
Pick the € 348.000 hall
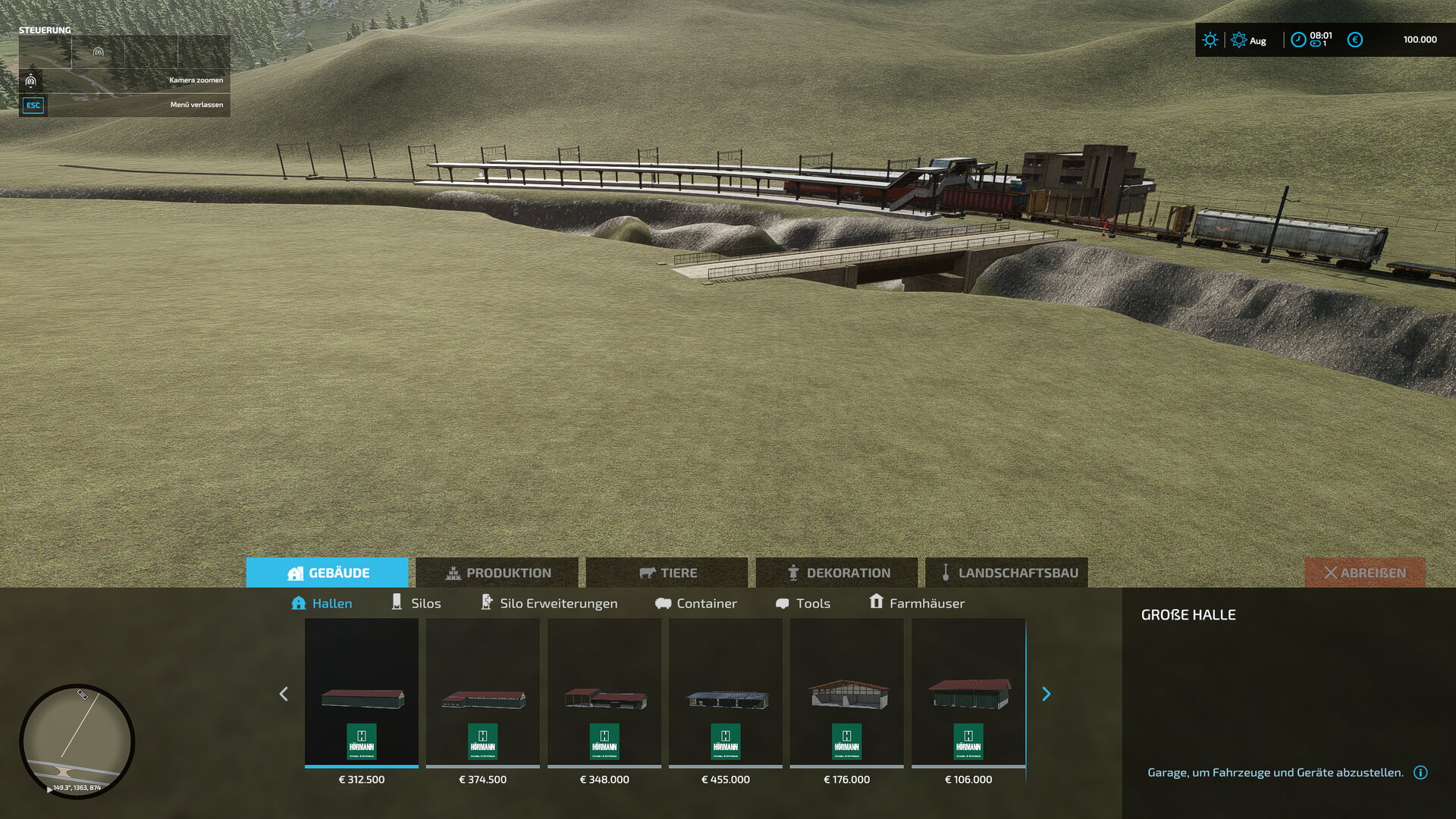coord(604,694)
